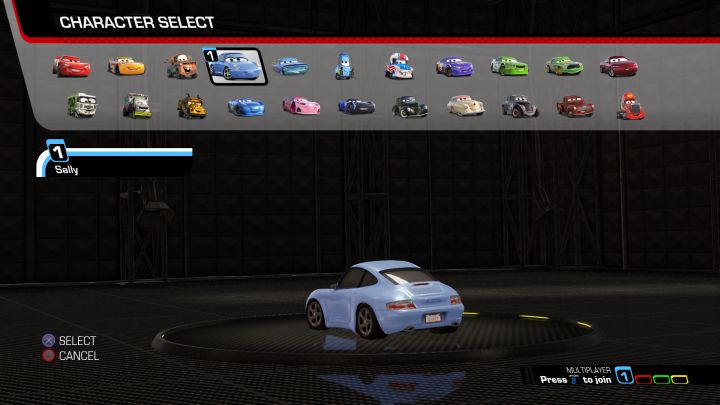
Task: Select the highlighted Sally portrait
Action: [x=235, y=66]
